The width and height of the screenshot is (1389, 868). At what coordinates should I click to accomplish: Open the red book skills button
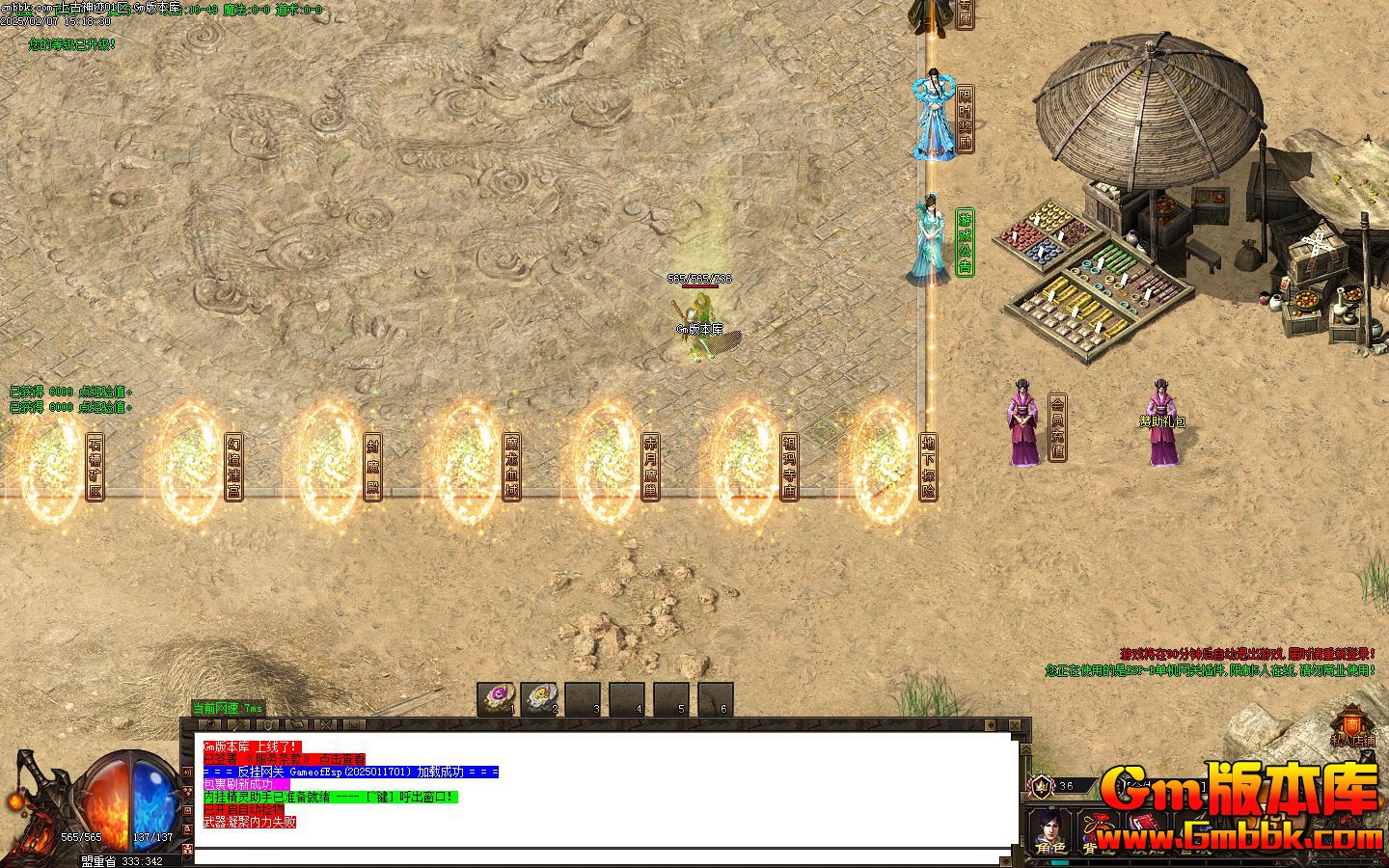click(1144, 826)
